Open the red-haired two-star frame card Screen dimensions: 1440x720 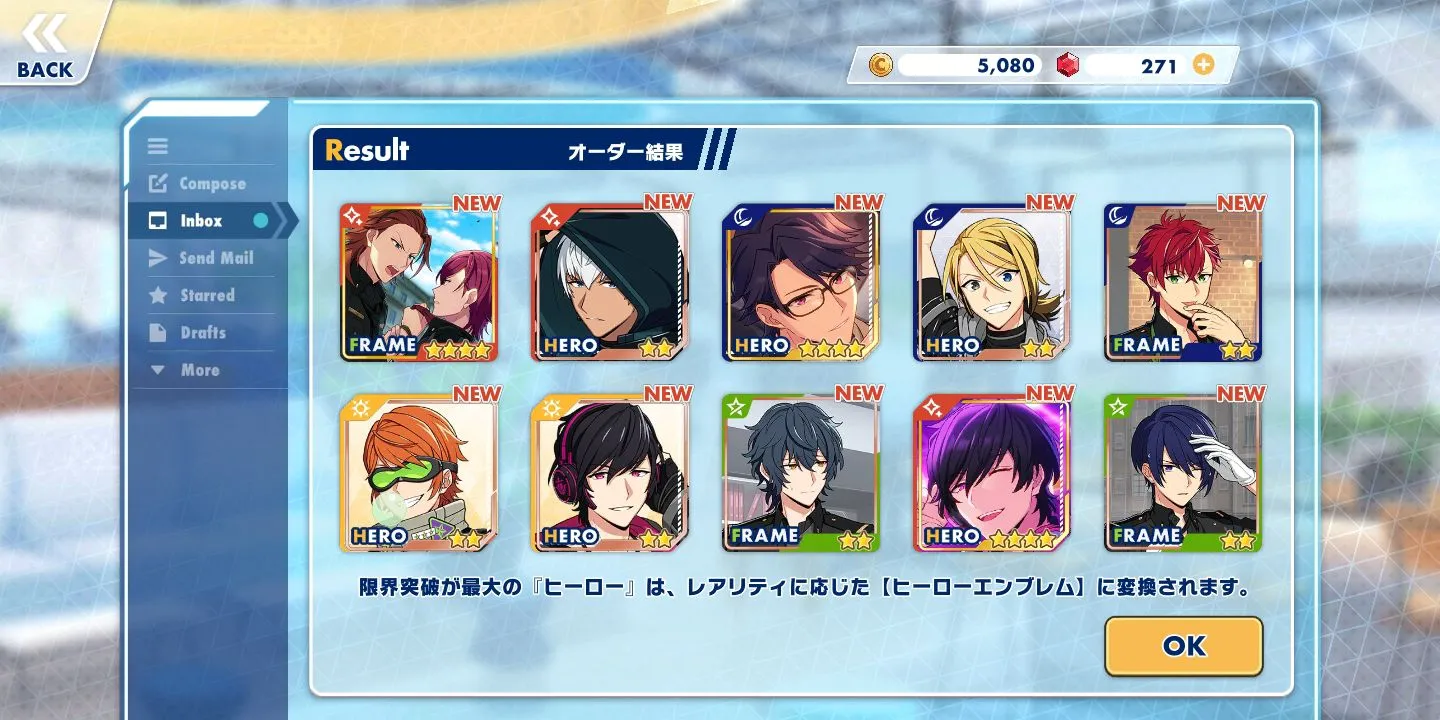[x=1183, y=282]
